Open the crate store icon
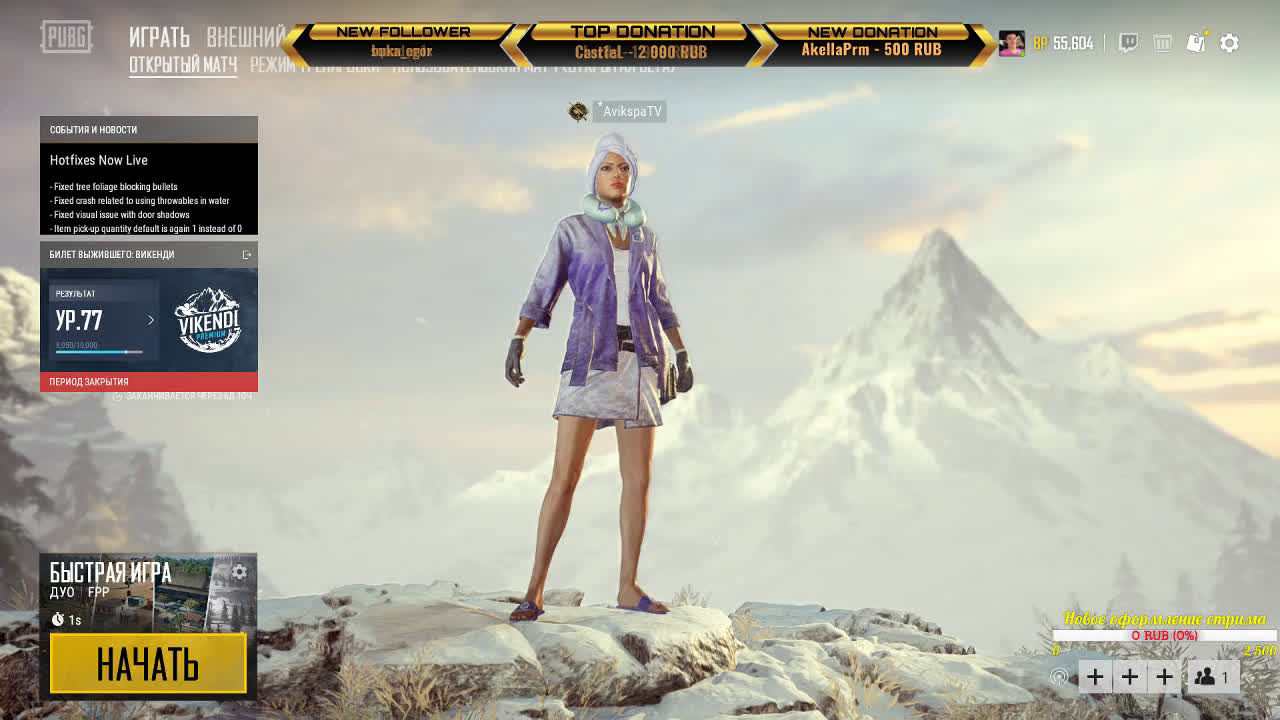 click(1162, 43)
